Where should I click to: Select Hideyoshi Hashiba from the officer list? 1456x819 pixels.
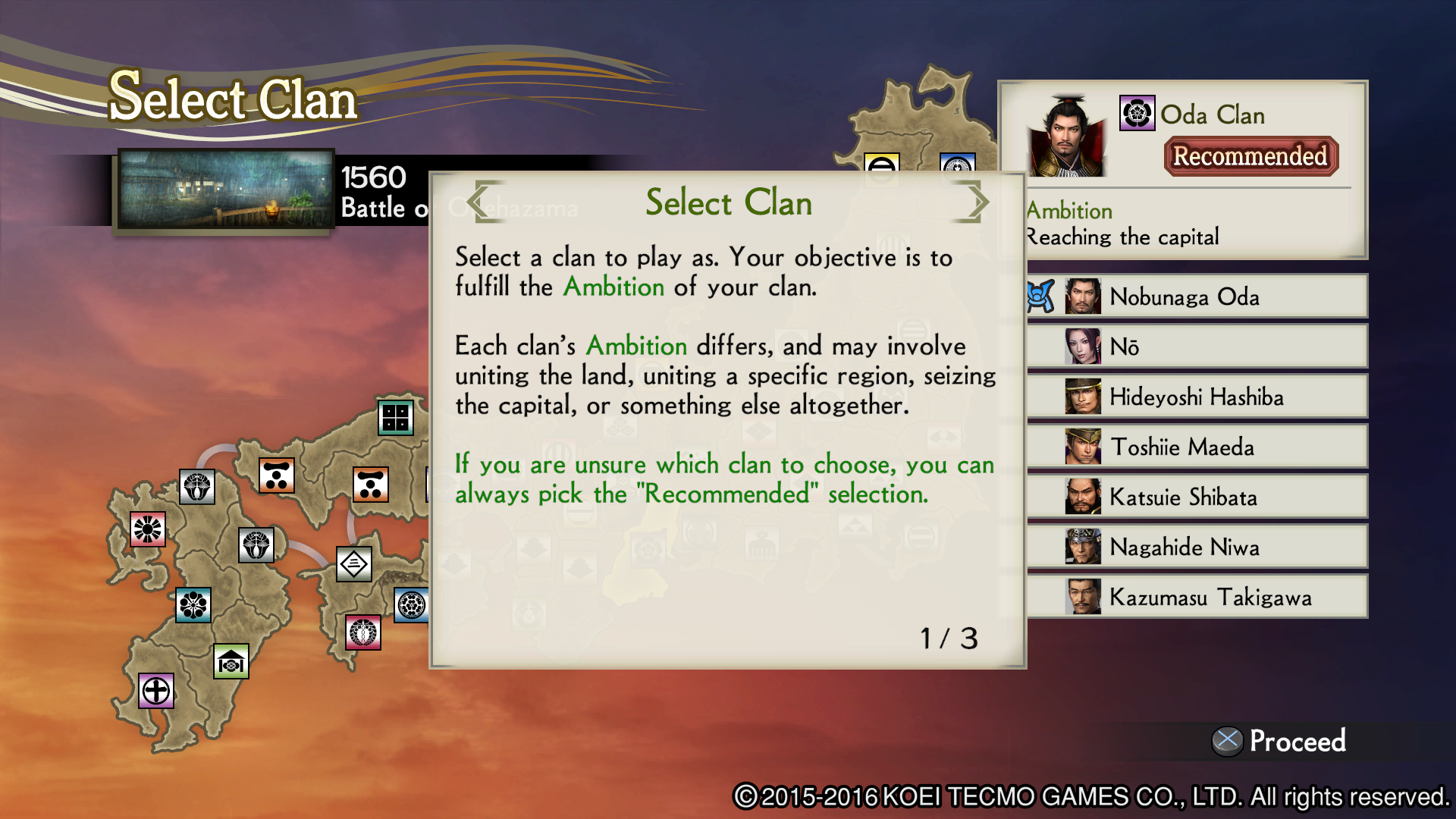tap(1198, 397)
